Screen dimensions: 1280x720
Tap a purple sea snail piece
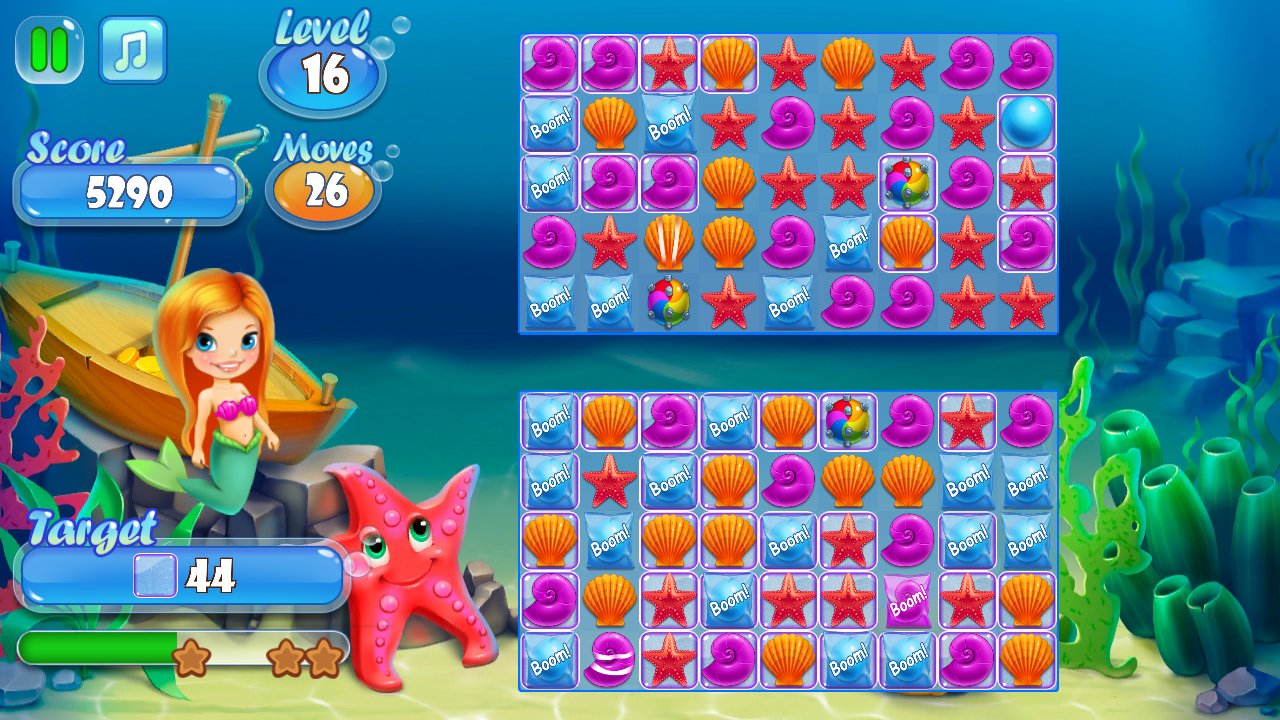(549, 64)
